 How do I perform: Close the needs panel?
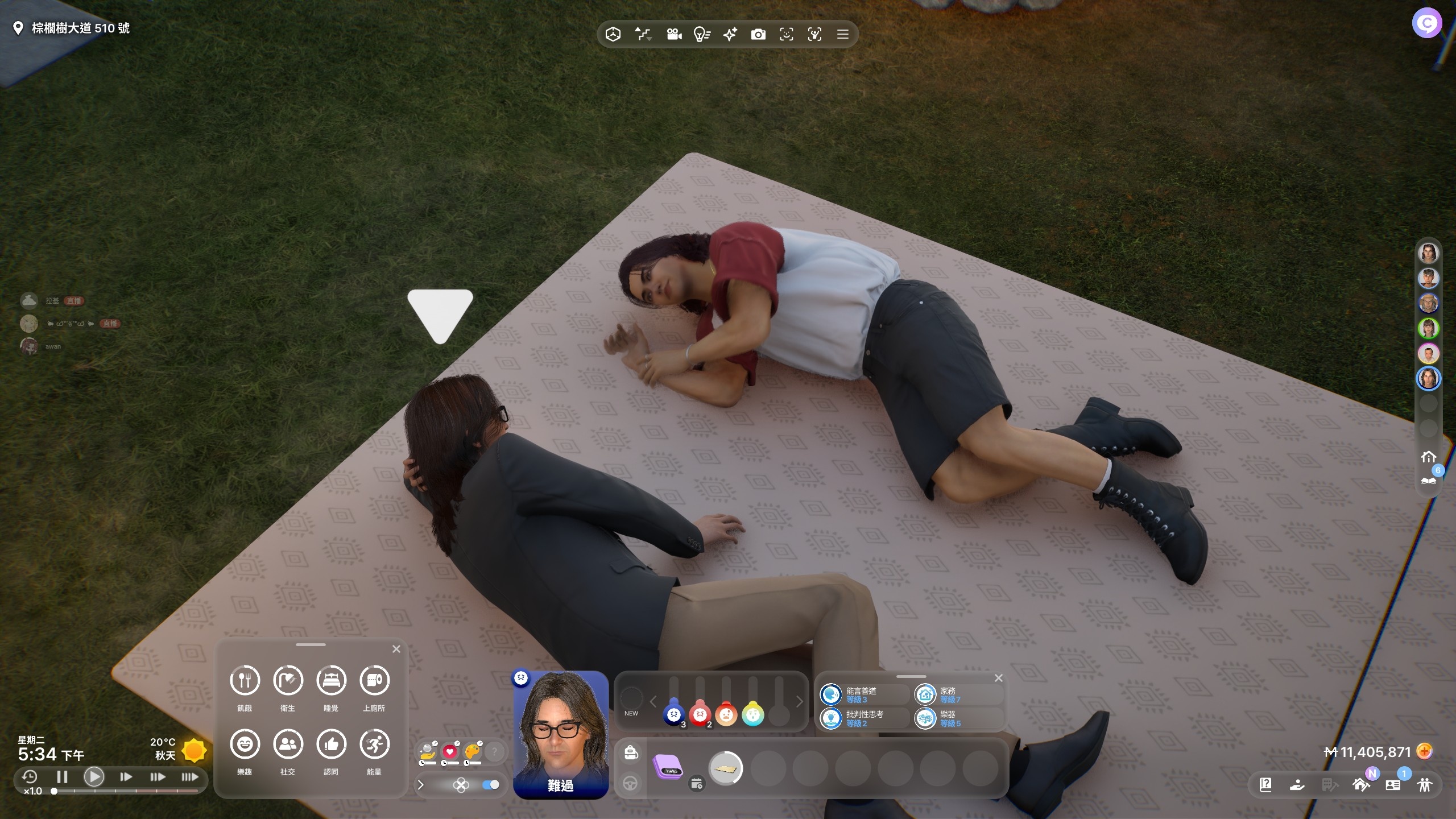[x=396, y=649]
